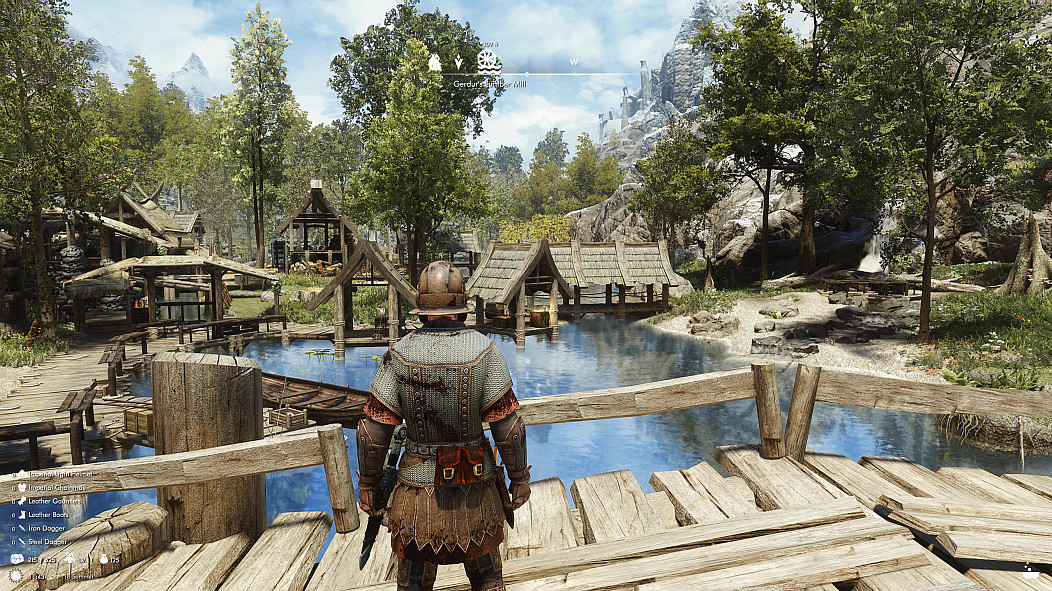The width and height of the screenshot is (1052, 591).
Task: Pick the Leather Boots entry
Action: [x=47, y=514]
